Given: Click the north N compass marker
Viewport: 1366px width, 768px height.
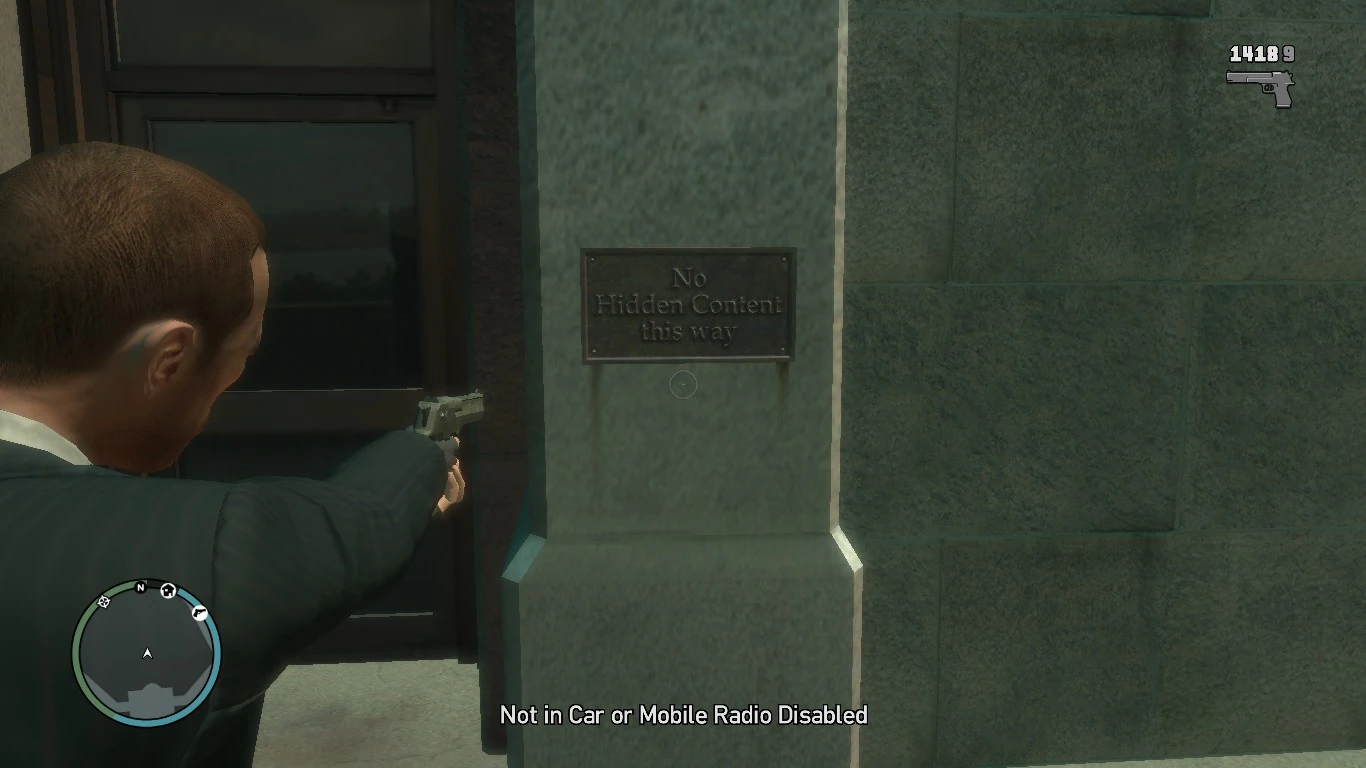Looking at the screenshot, I should pos(141,588).
